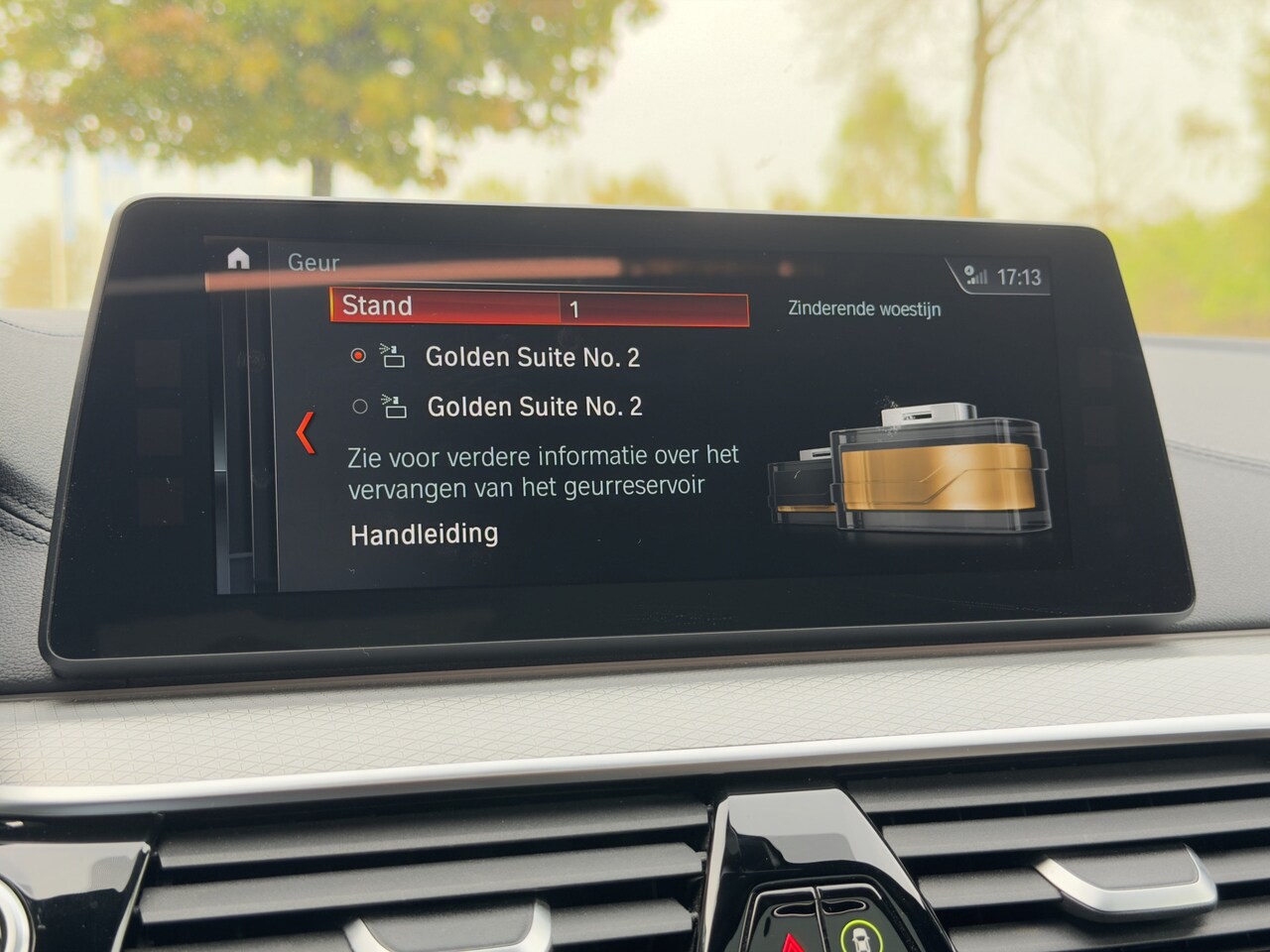Click the selected Golden Suite No. 2 option
Viewport: 1270px width, 952px height.
point(532,357)
